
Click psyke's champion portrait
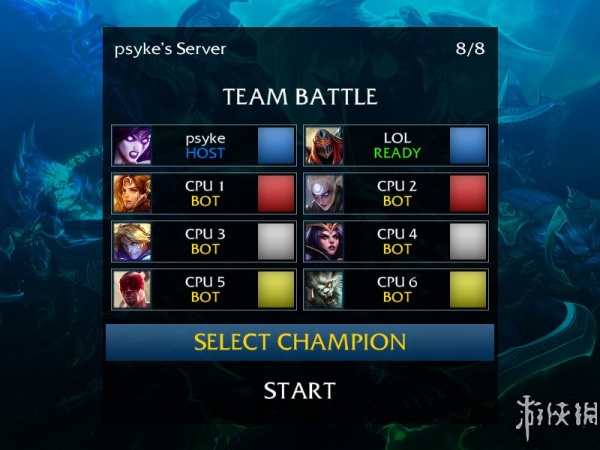pyautogui.click(x=132, y=145)
